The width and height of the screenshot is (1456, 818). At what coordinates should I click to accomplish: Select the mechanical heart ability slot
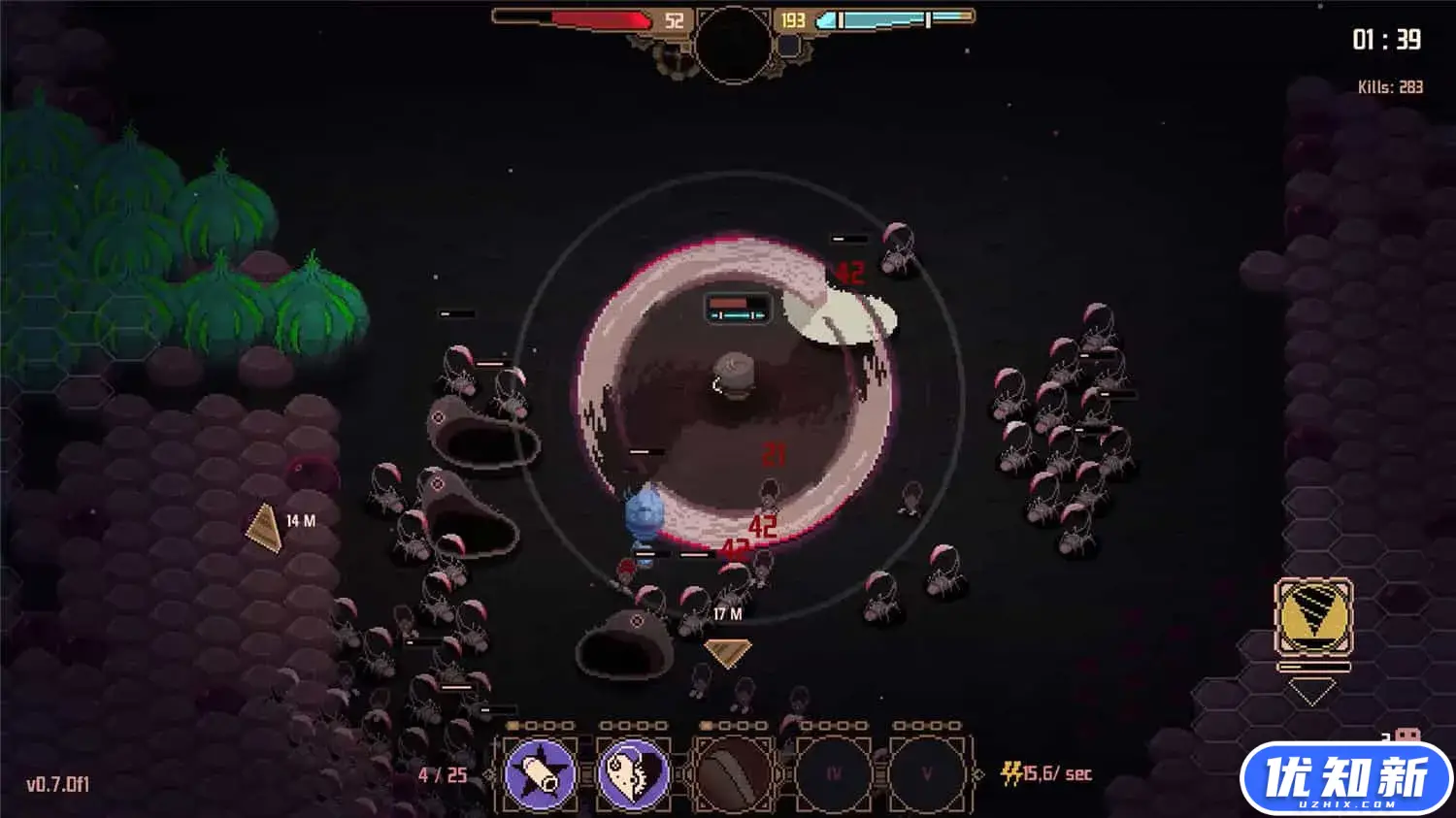635,773
